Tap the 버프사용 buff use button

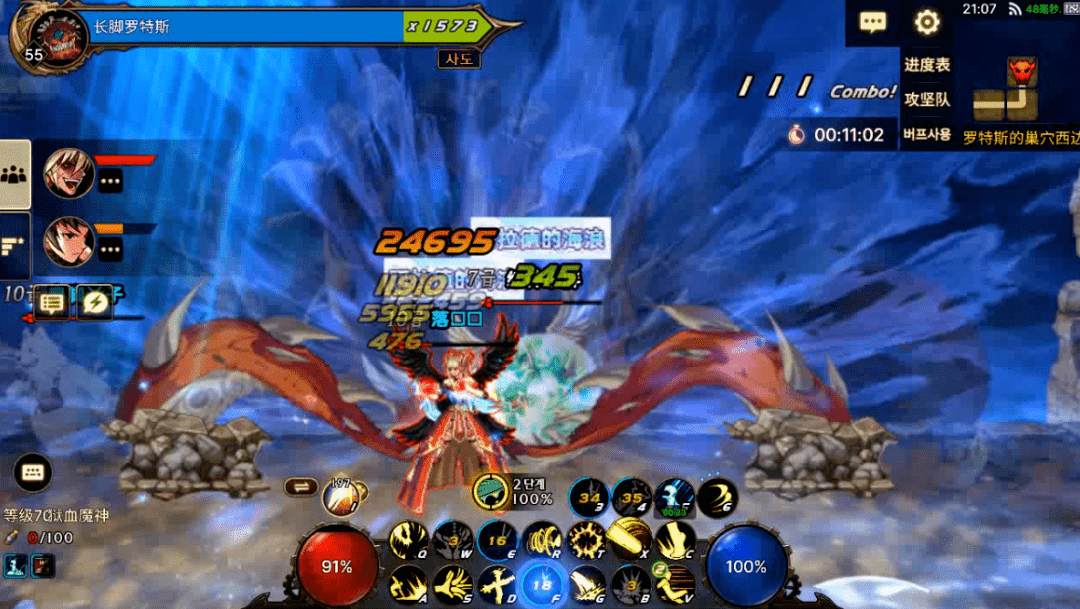927,134
